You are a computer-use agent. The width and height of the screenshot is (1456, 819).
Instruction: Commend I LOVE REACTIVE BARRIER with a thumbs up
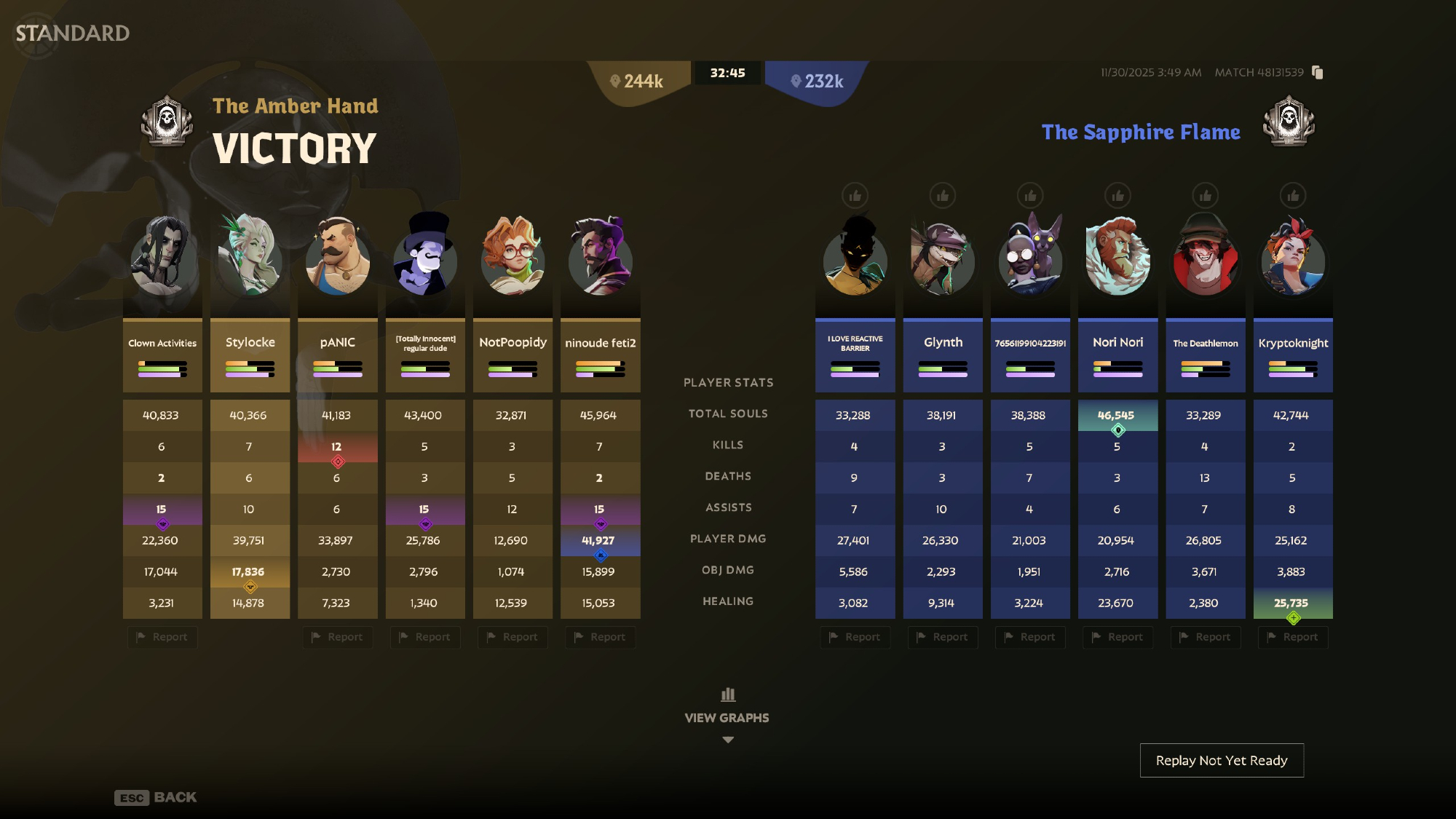855,196
